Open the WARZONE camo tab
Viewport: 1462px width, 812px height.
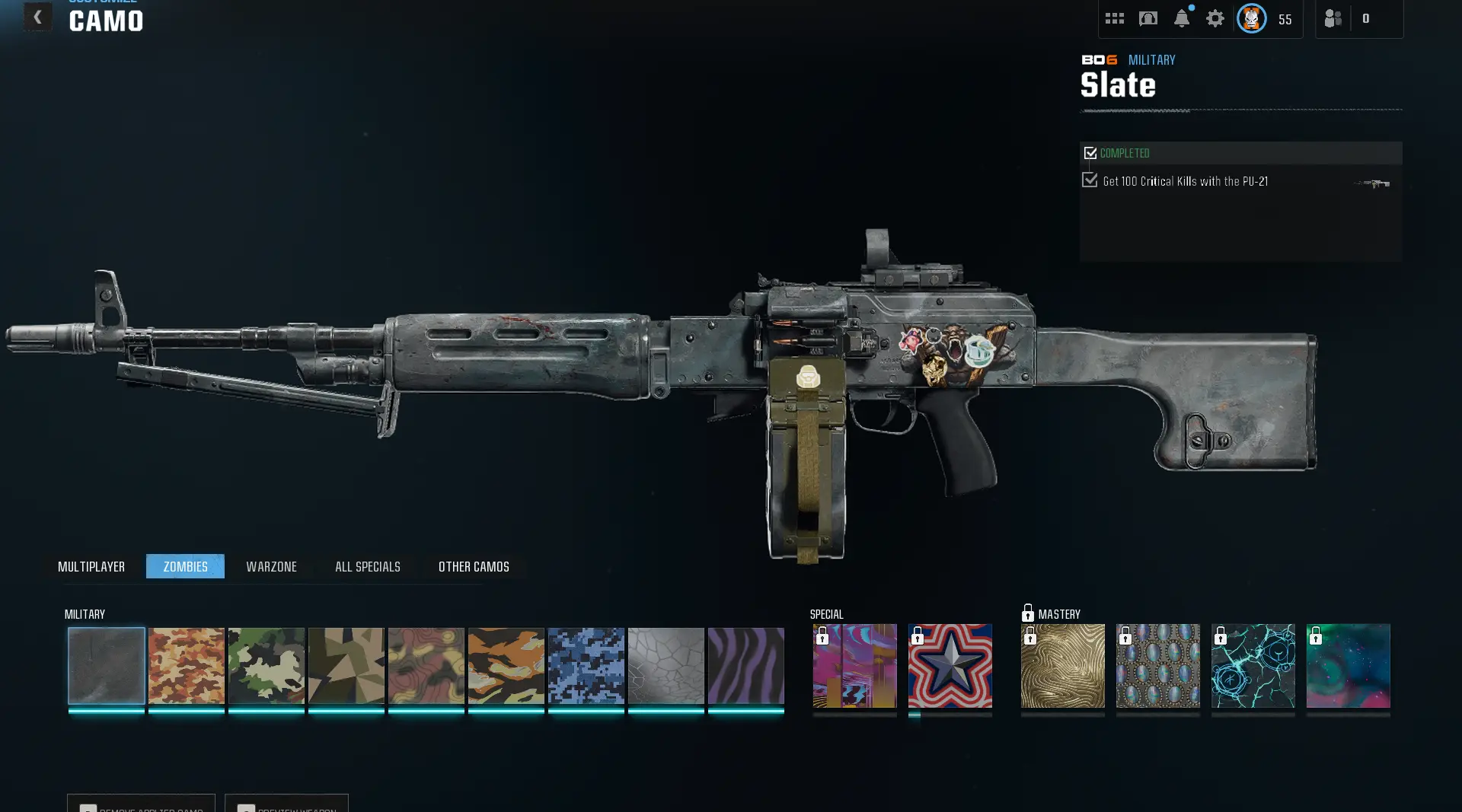(x=271, y=566)
